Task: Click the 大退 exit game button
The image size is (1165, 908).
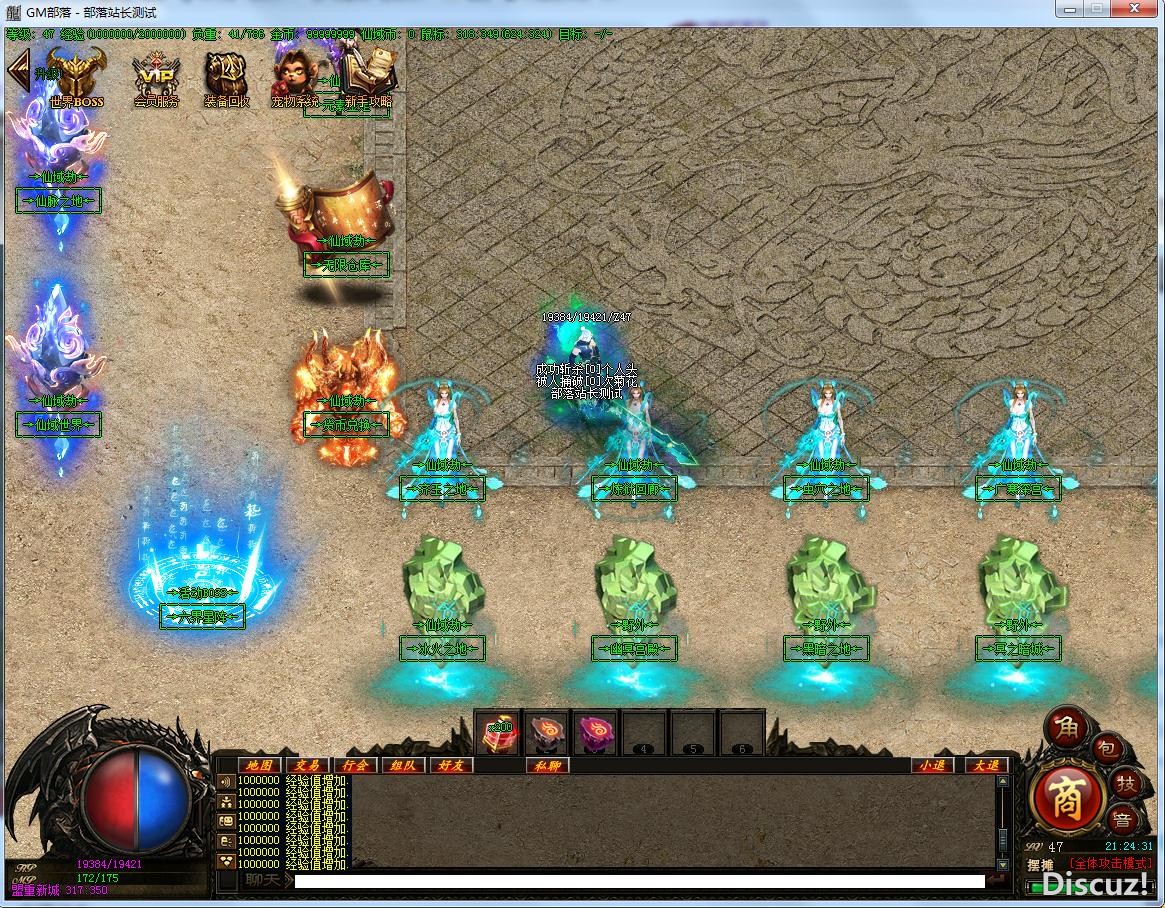Action: [x=984, y=765]
